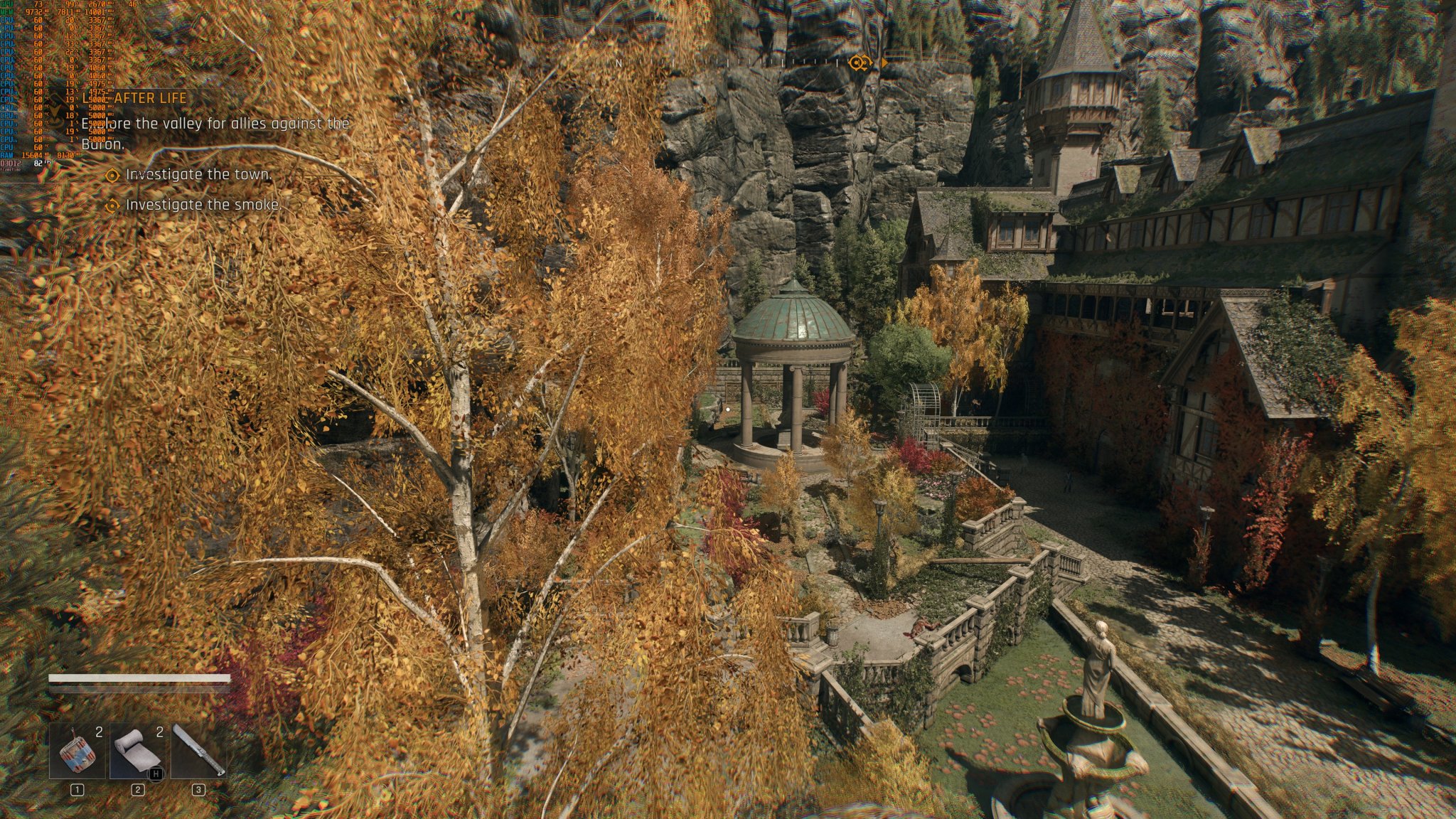
Task: Click the N cardinal marker on the compass
Action: pyautogui.click(x=619, y=63)
